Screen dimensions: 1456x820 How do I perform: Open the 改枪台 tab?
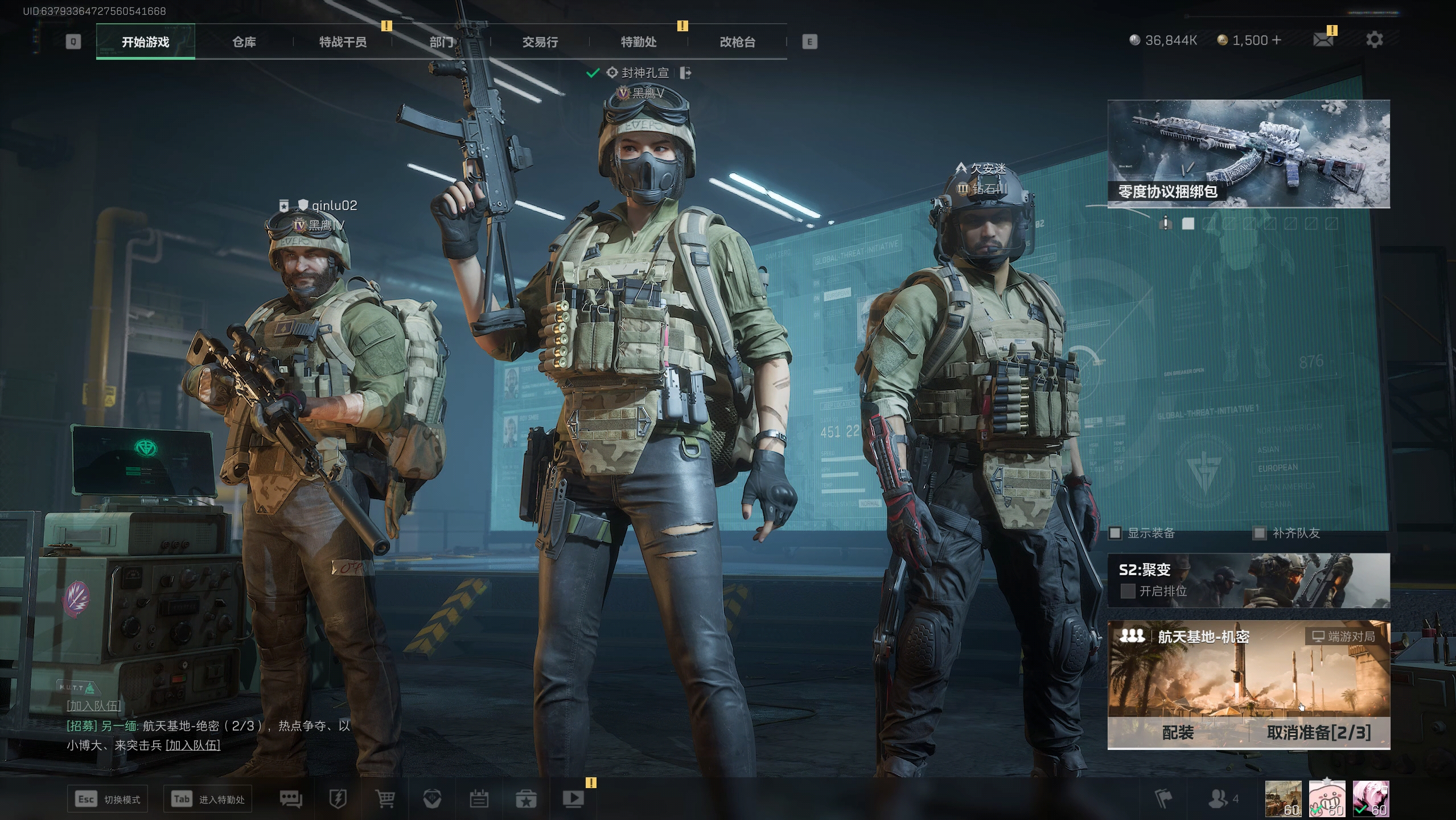[737, 42]
